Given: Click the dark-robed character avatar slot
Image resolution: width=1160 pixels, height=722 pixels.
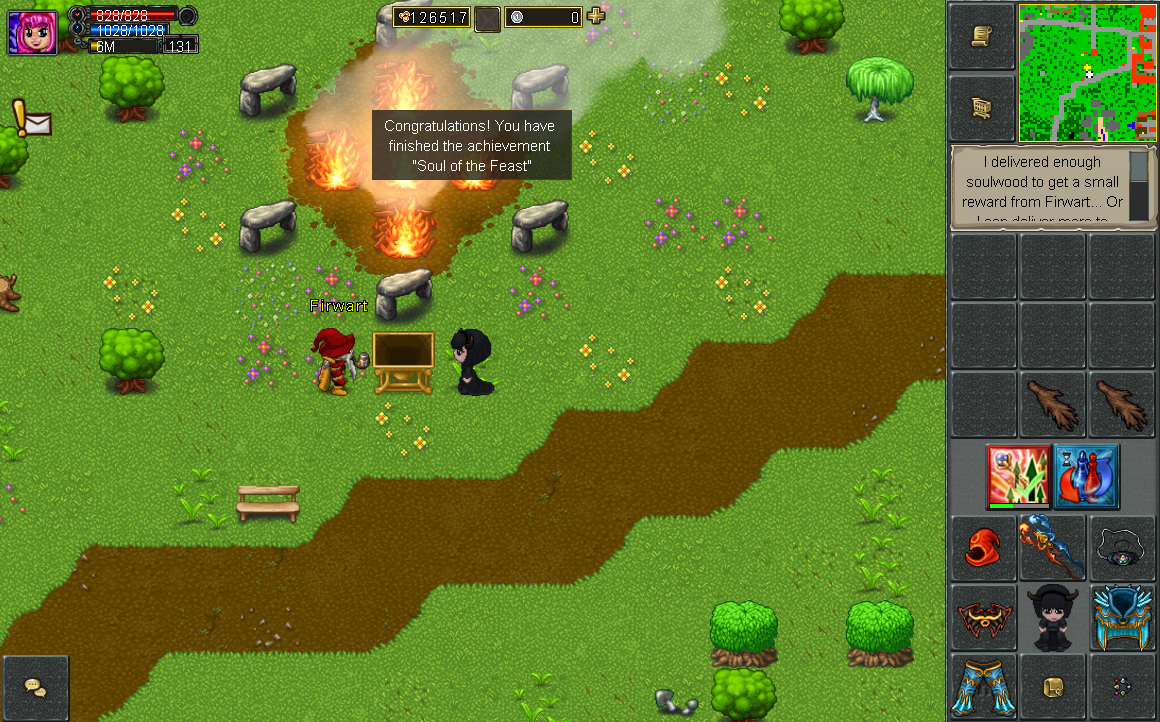Looking at the screenshot, I should 1052,617.
